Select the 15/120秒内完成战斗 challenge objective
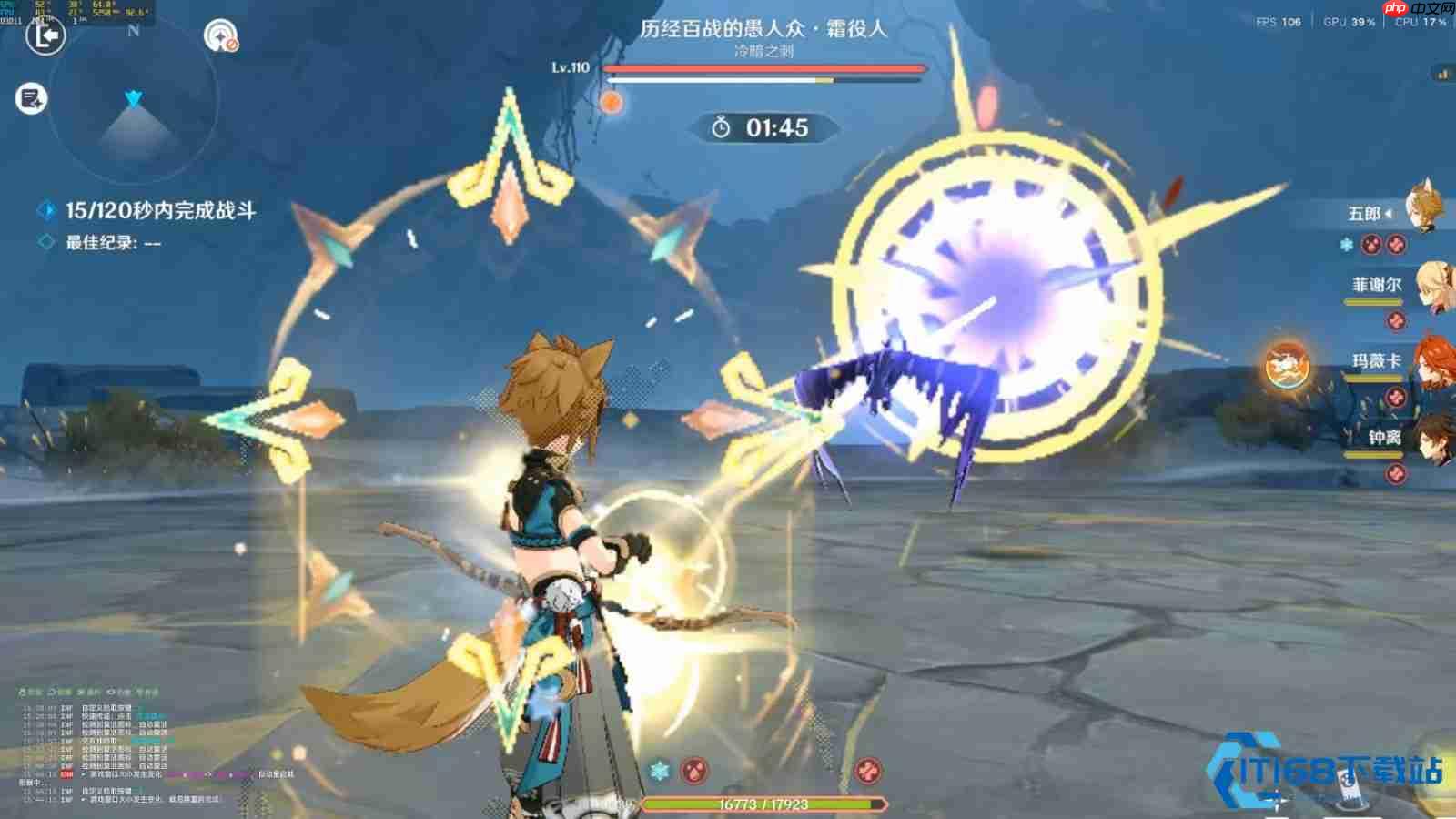1456x819 pixels. 160,211
